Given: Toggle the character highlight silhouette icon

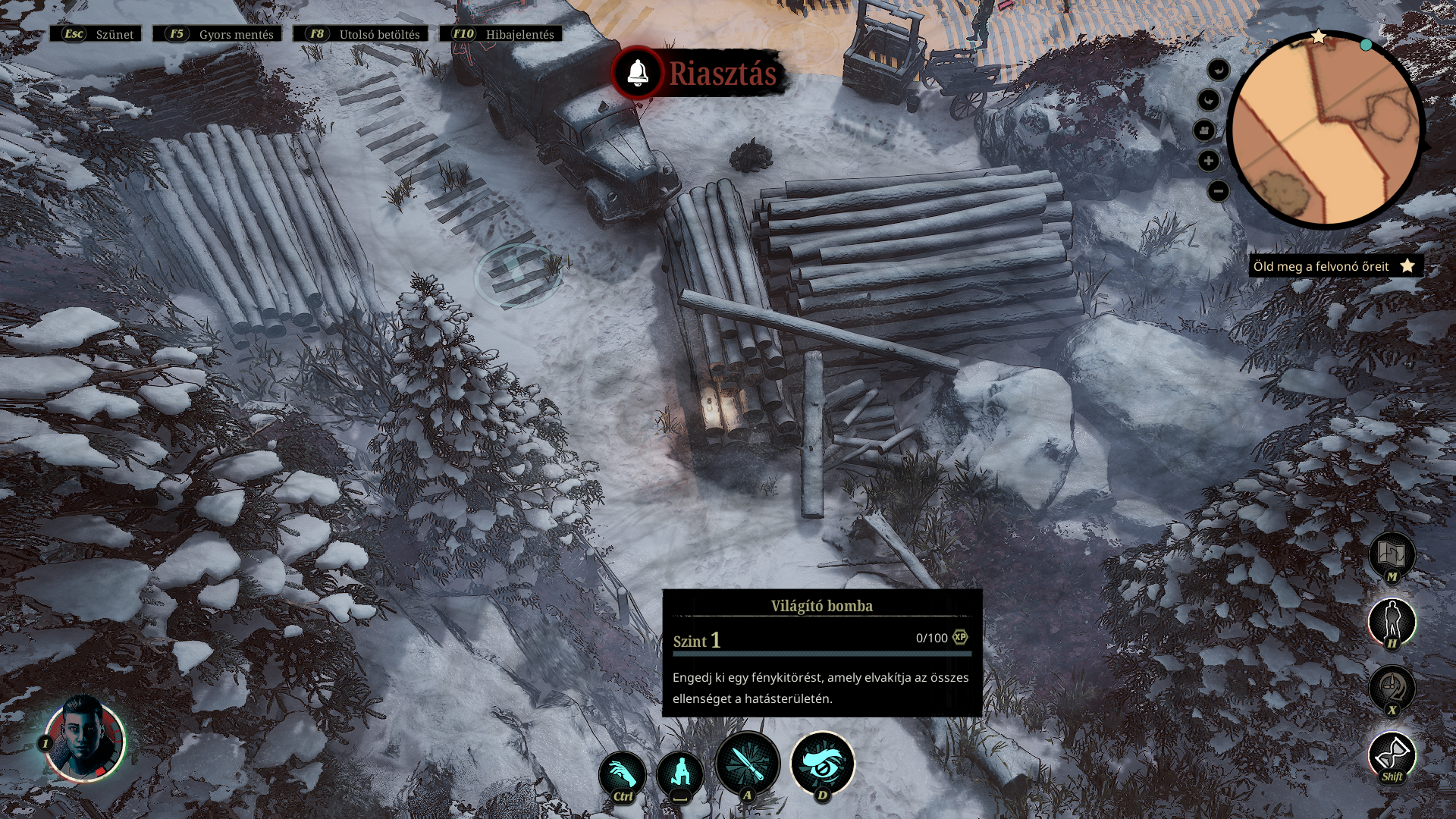Looking at the screenshot, I should point(1392,621).
